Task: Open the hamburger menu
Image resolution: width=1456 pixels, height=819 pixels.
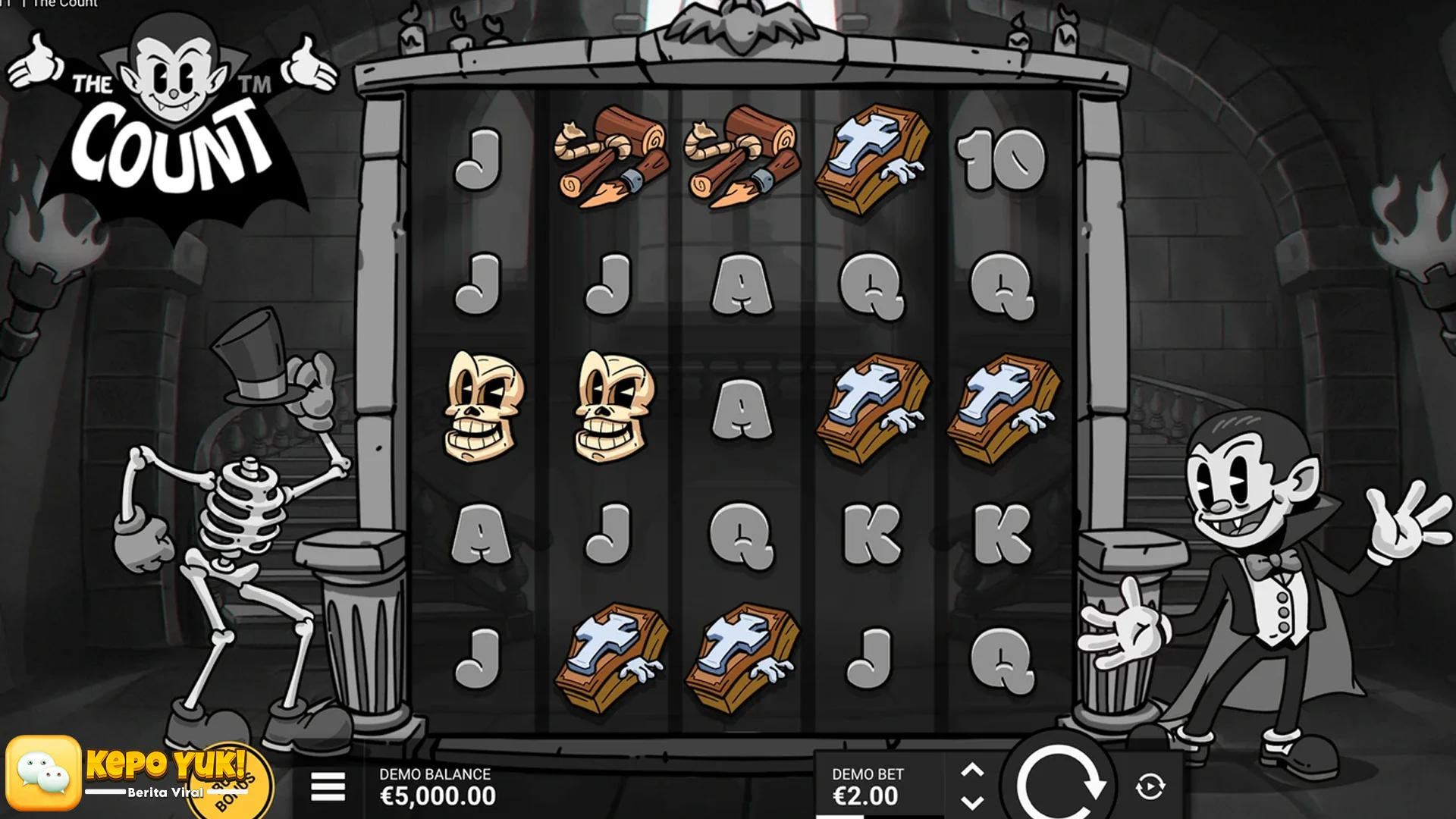Action: click(x=328, y=786)
